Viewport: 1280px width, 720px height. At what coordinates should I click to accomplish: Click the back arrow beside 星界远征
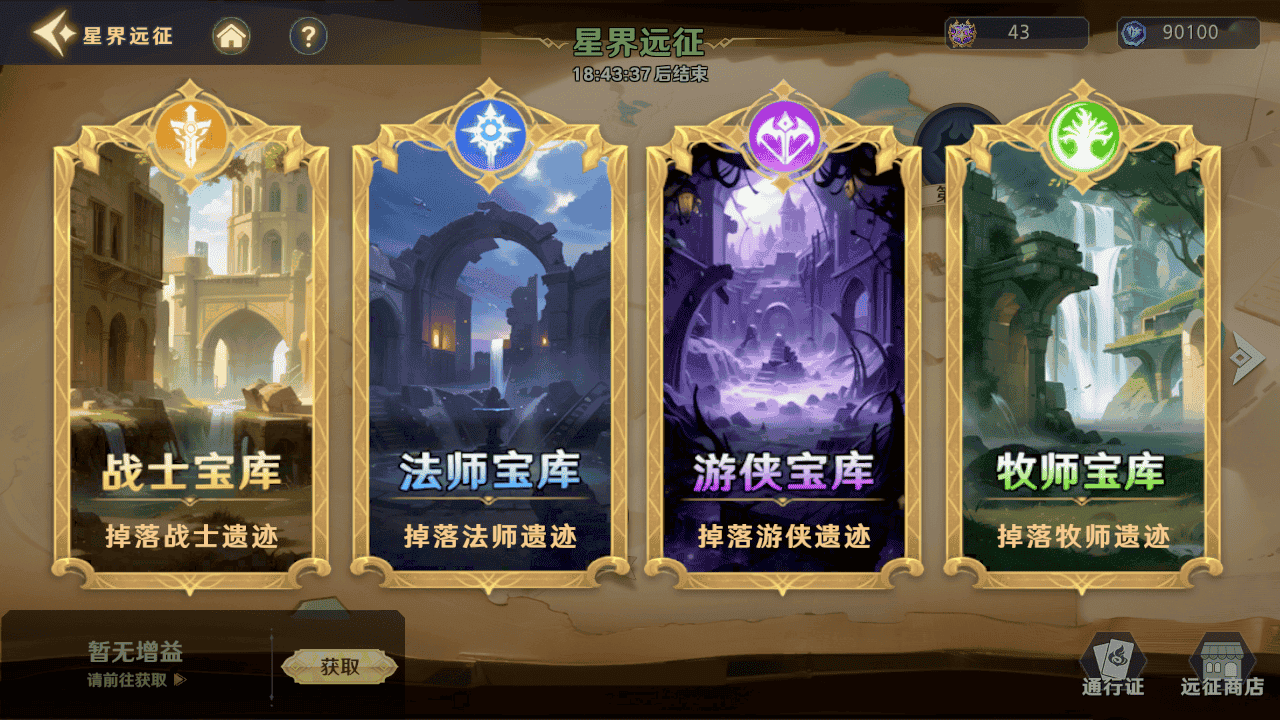click(x=55, y=34)
